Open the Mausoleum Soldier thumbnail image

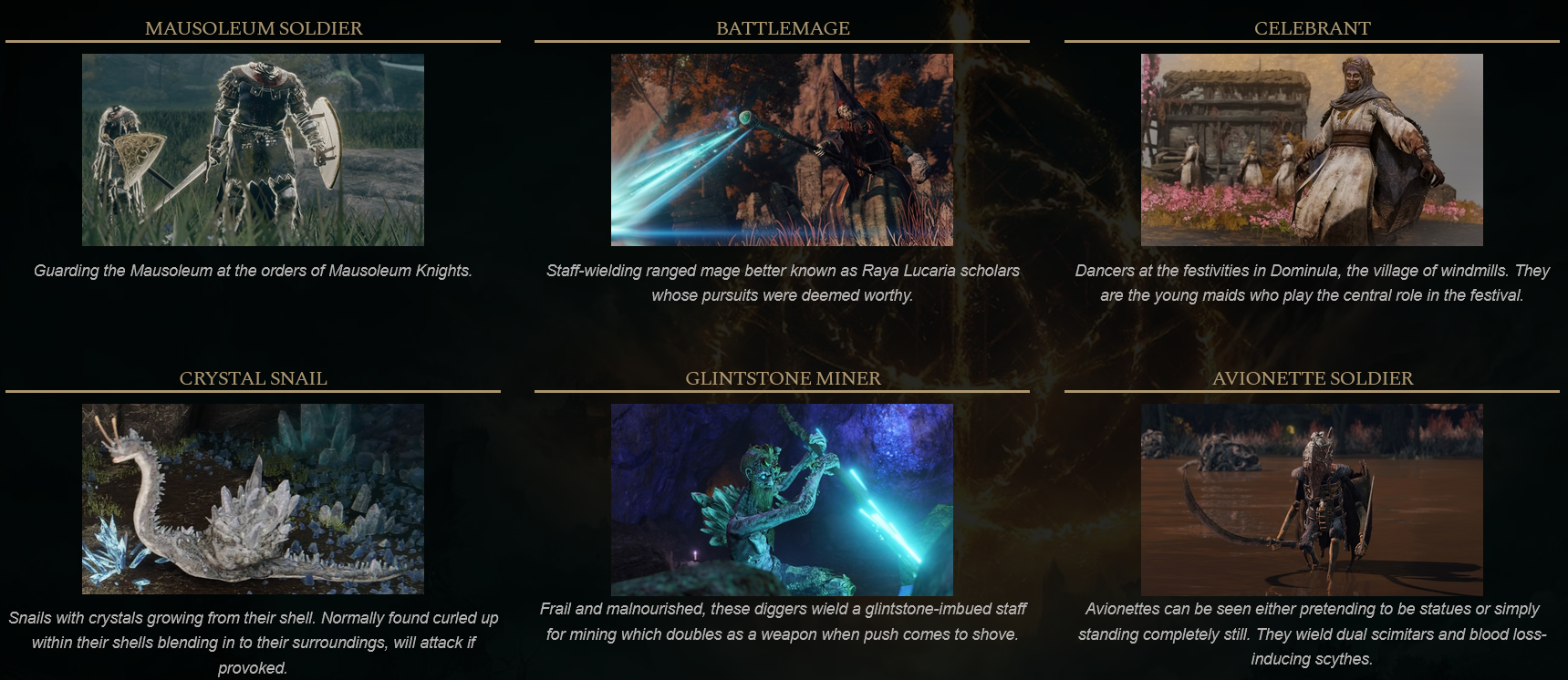(253, 149)
